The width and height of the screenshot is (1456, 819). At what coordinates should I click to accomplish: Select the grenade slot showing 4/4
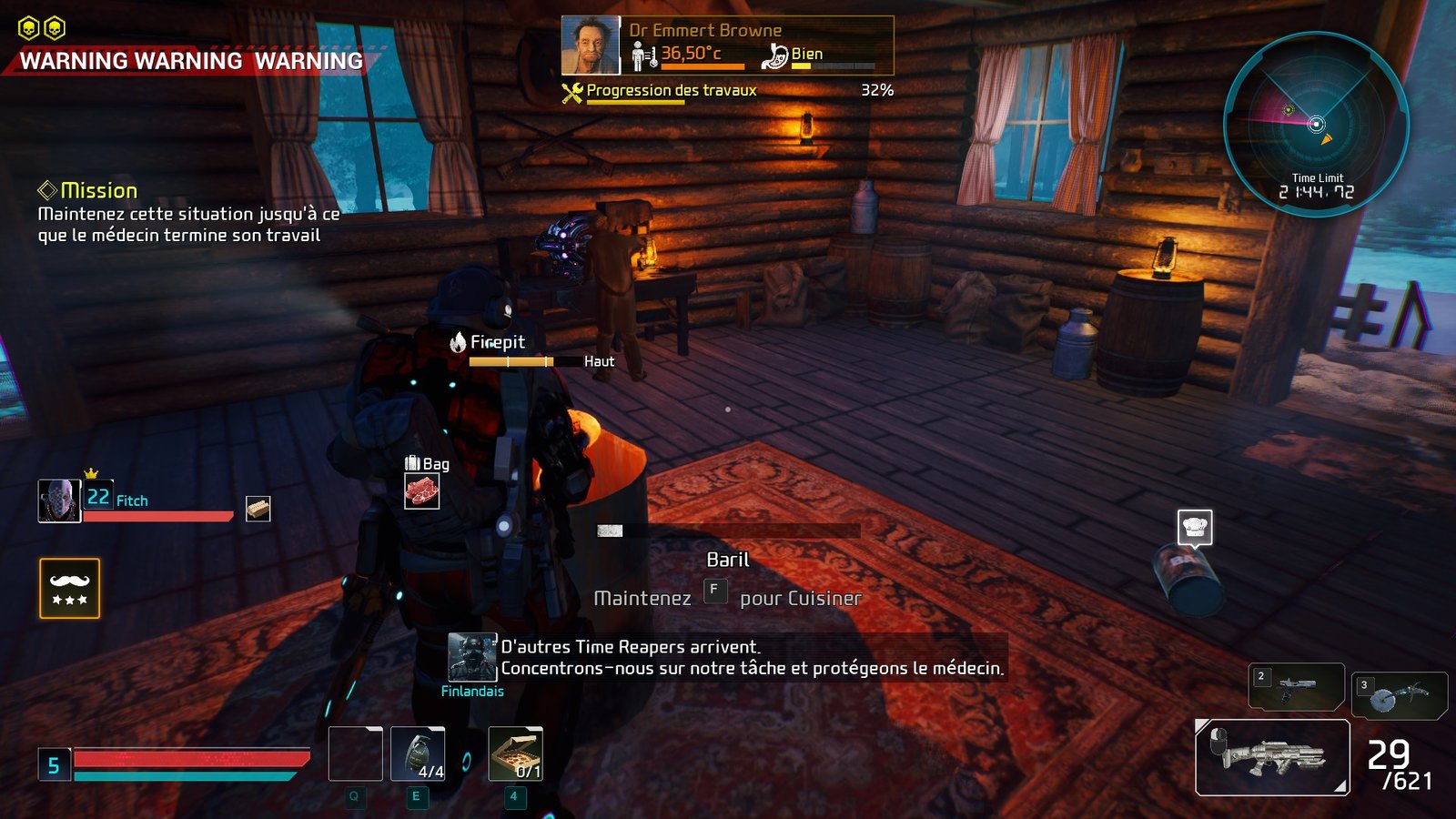coord(418,754)
